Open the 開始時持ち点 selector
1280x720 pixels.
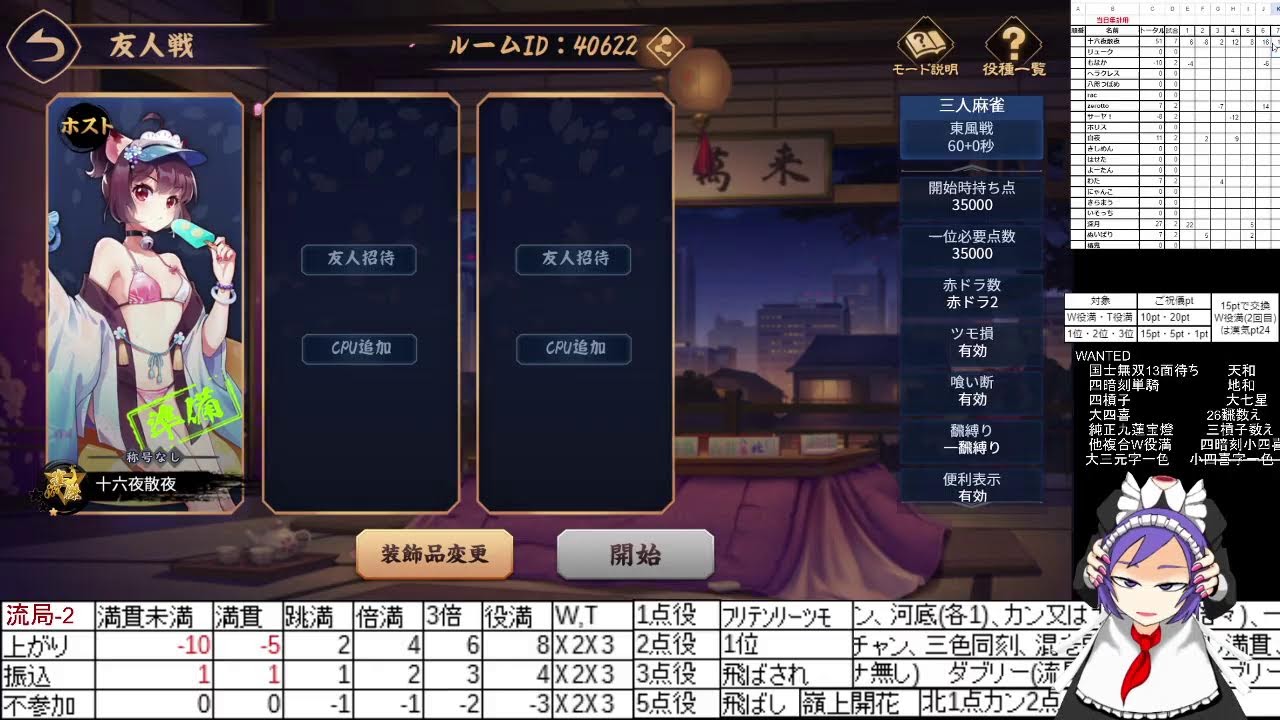pyautogui.click(x=971, y=196)
